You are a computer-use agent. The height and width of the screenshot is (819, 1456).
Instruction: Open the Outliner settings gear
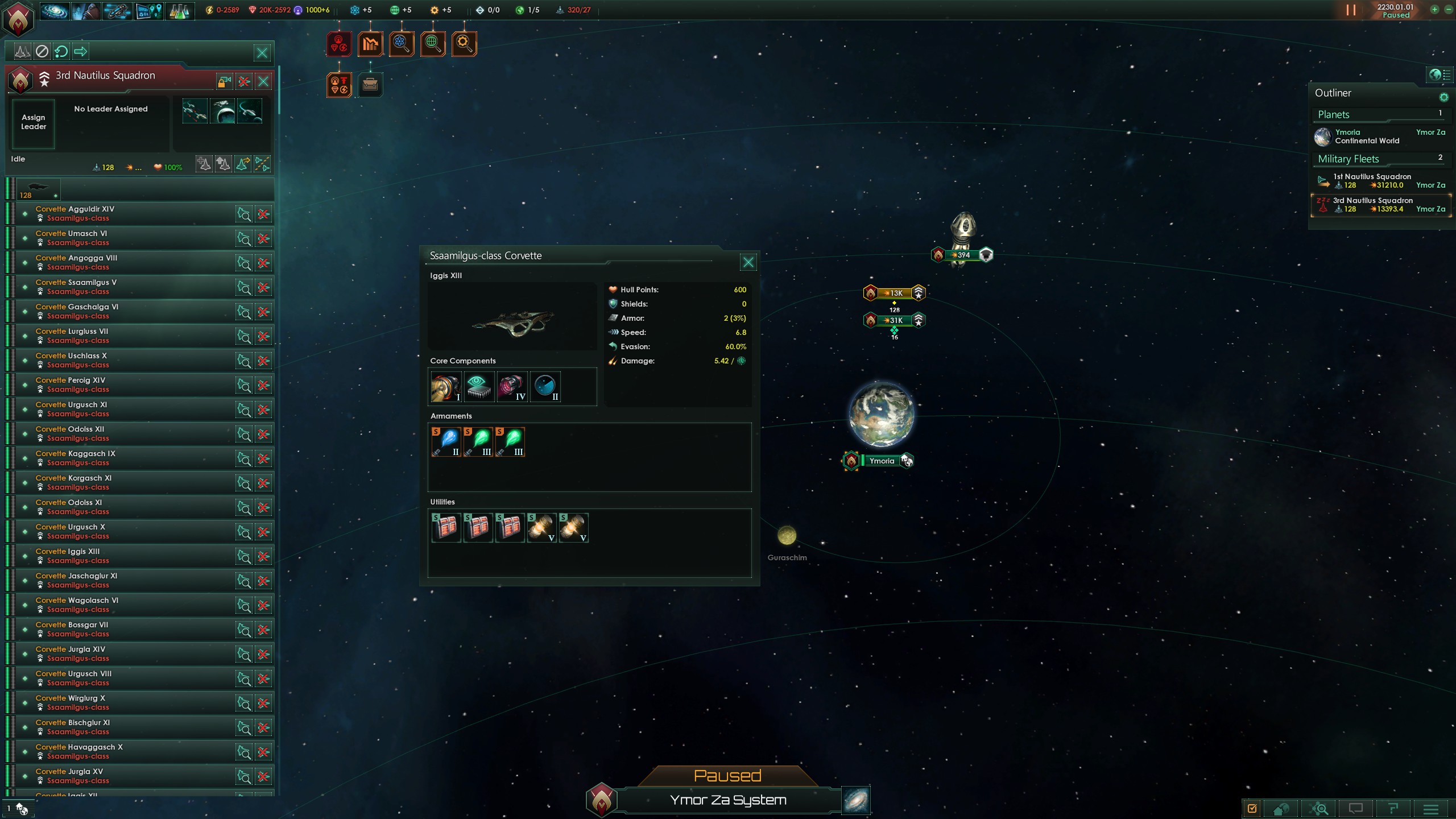[1443, 97]
